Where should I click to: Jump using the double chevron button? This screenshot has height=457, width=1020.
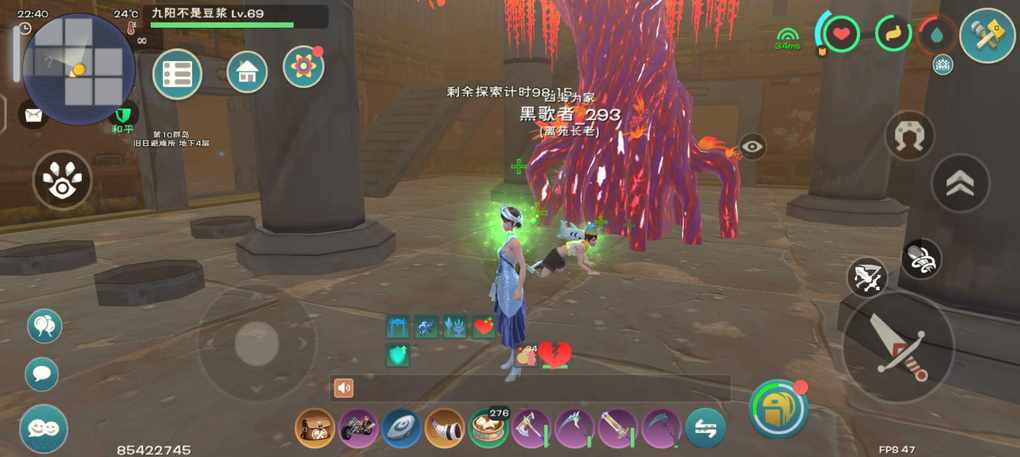click(960, 182)
